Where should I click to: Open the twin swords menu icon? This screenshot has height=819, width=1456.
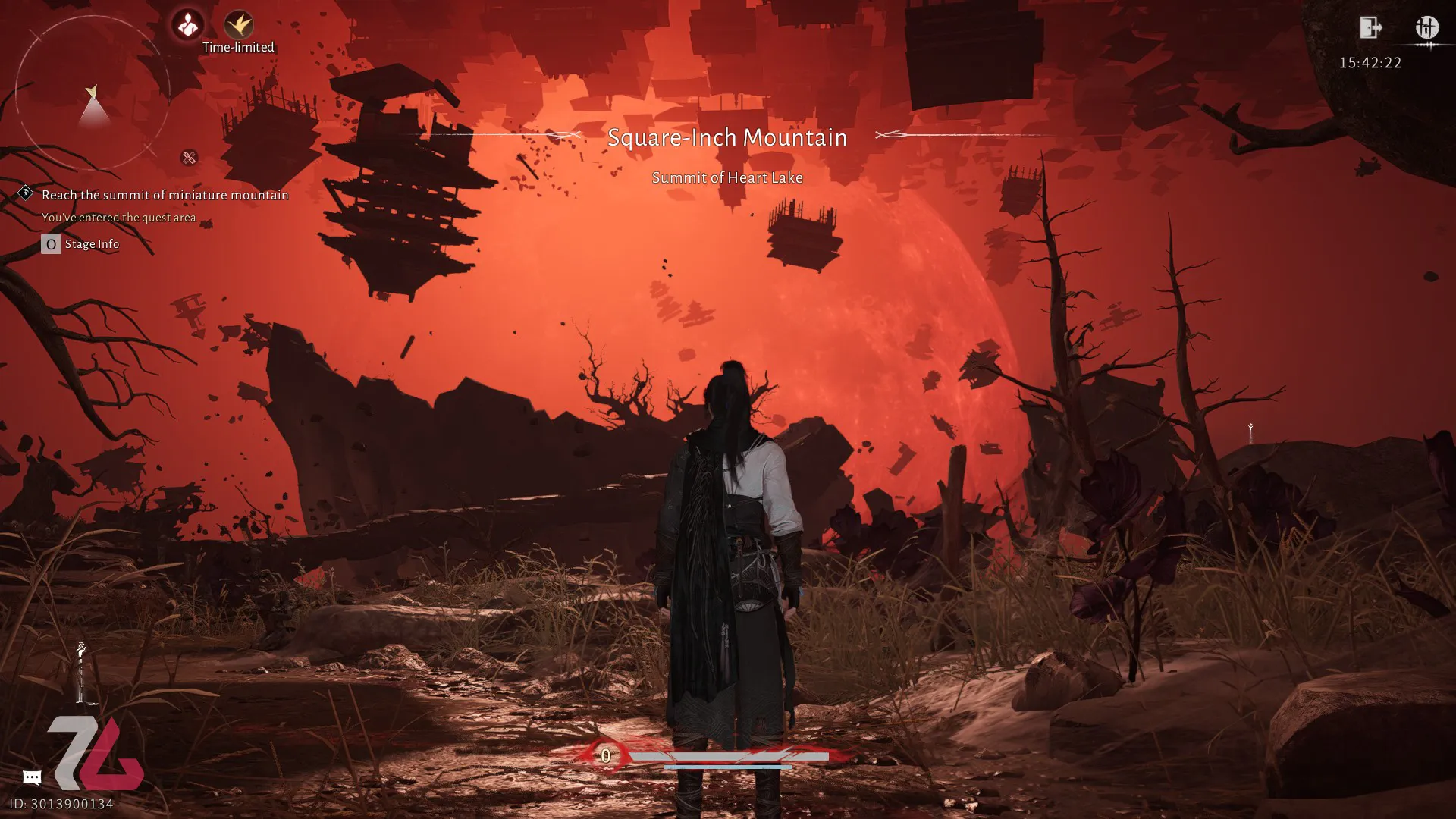[1426, 28]
